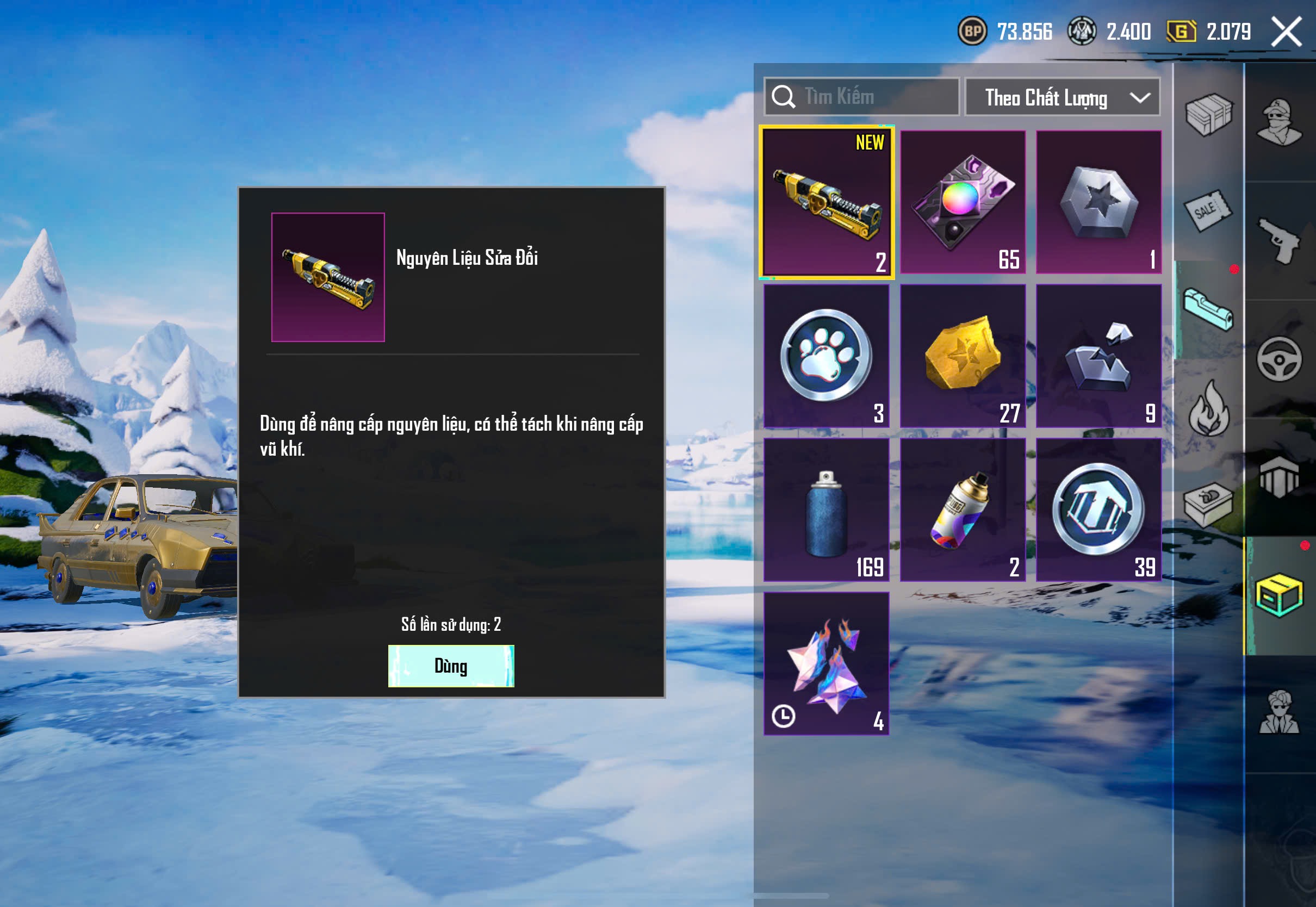The image size is (1316, 907).
Task: Open the supply crate category
Action: tap(1208, 115)
